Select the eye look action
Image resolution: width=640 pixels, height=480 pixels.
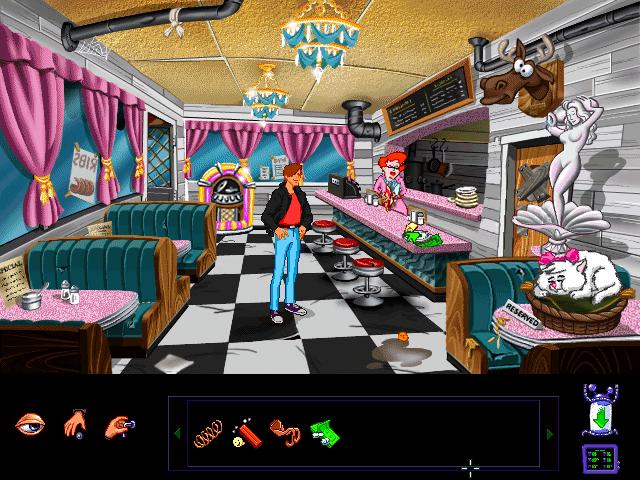point(30,424)
